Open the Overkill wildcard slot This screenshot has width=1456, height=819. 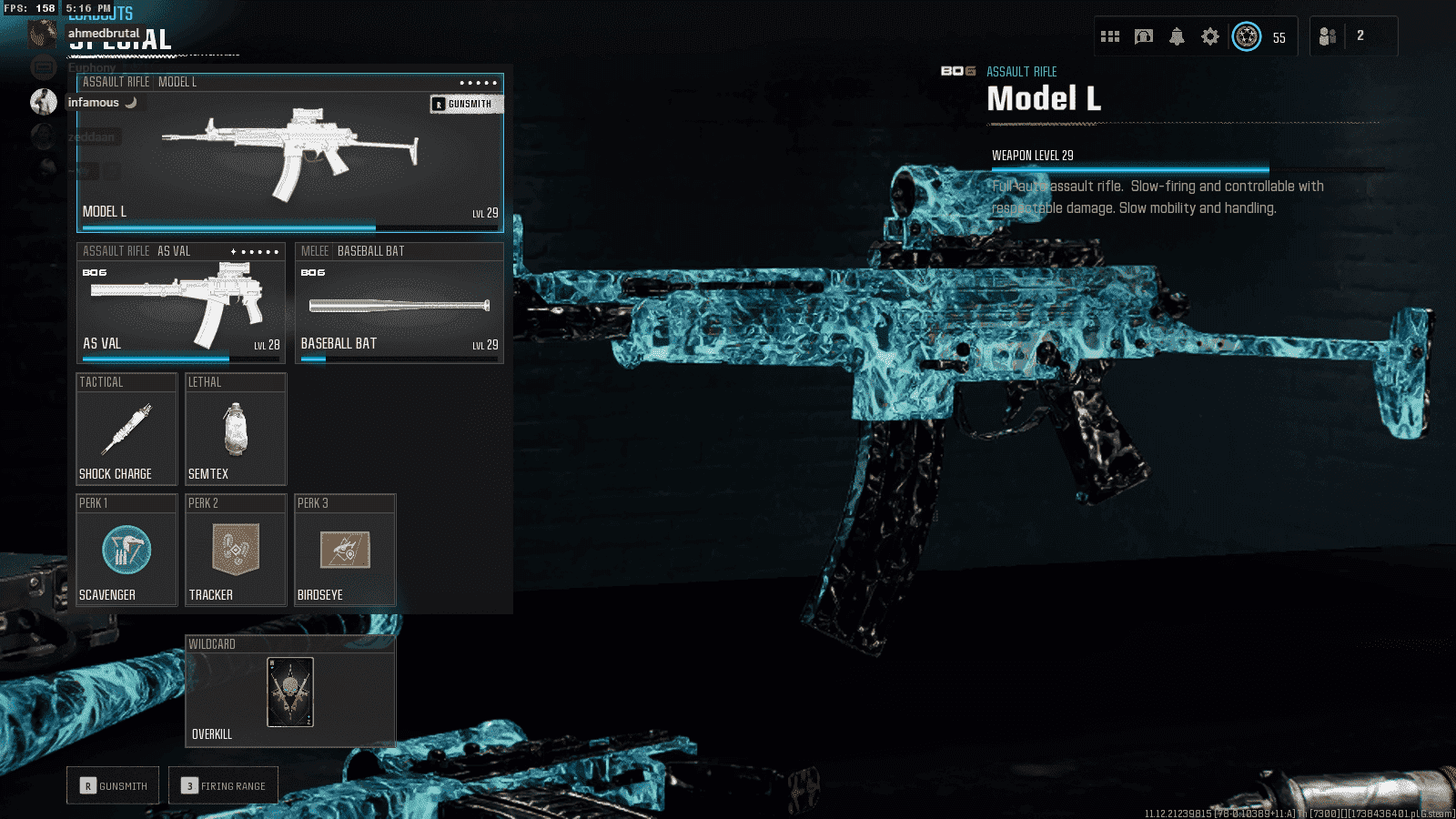[x=290, y=693]
